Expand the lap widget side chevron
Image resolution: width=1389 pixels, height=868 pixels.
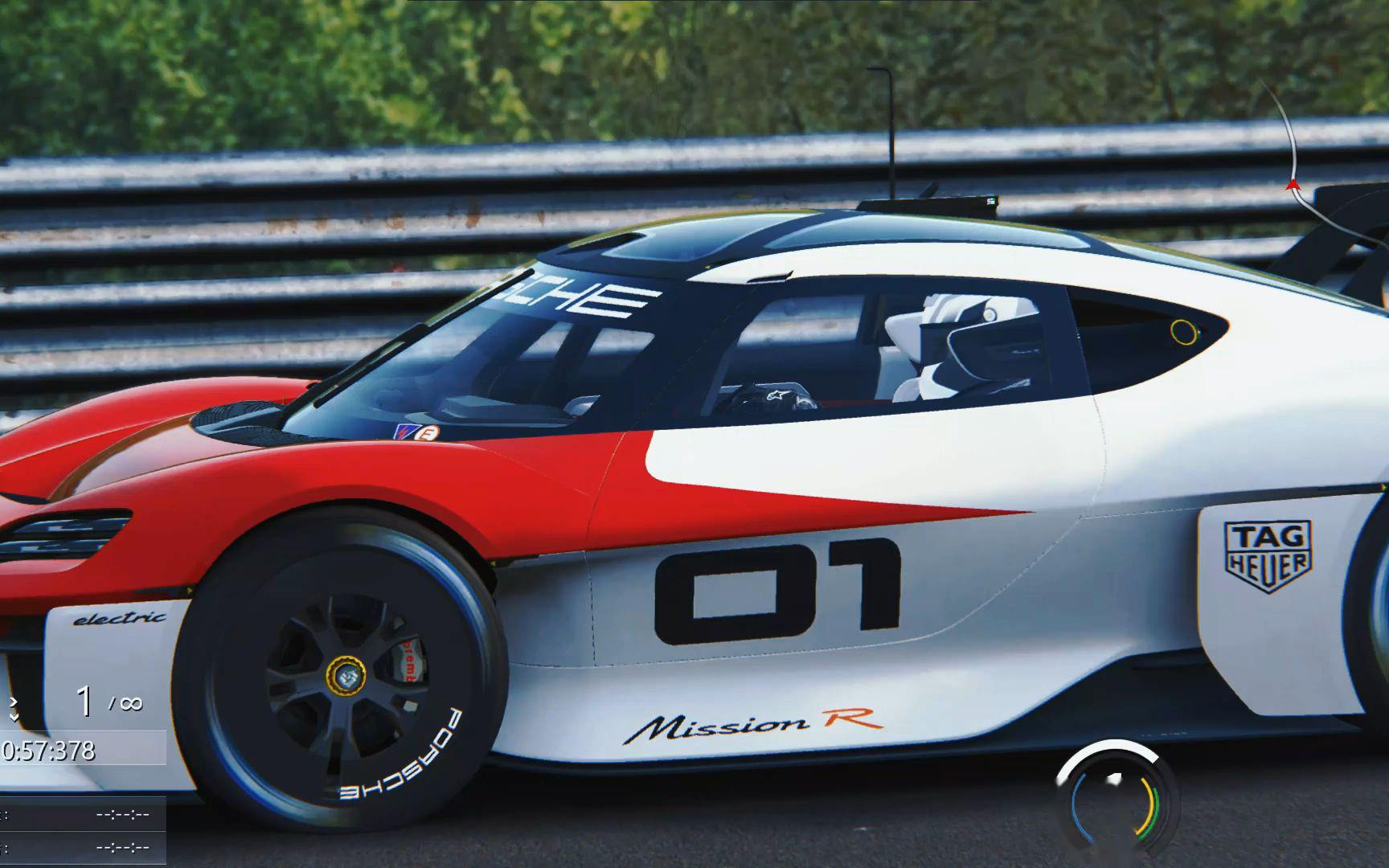coord(14,702)
